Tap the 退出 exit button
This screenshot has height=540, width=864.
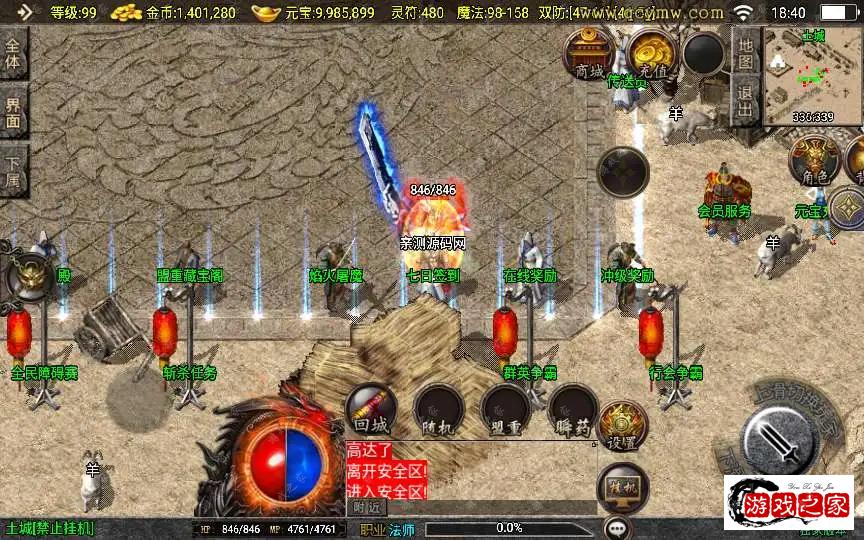click(x=745, y=101)
